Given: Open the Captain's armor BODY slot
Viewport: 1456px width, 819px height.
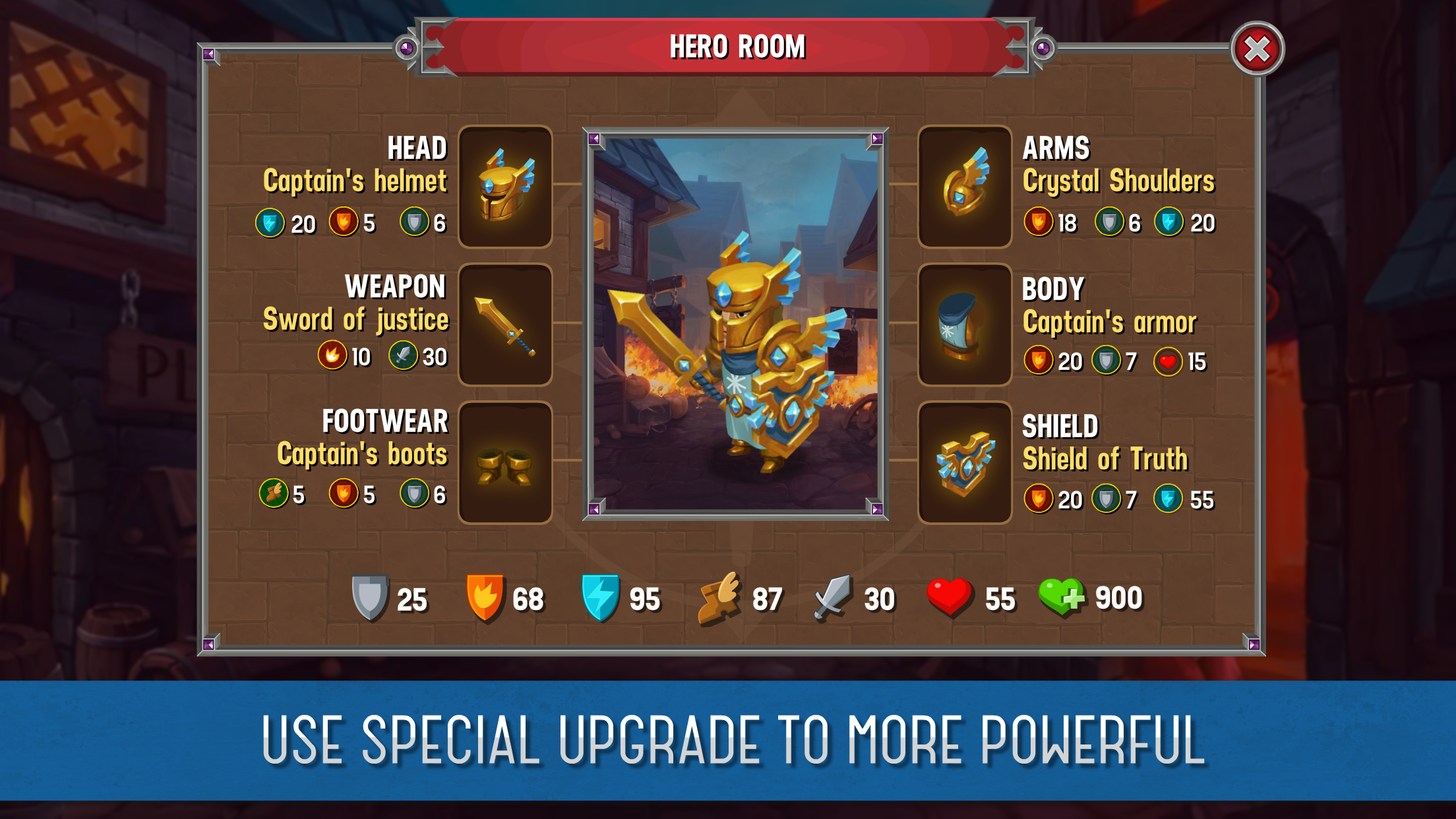Looking at the screenshot, I should click(x=964, y=325).
